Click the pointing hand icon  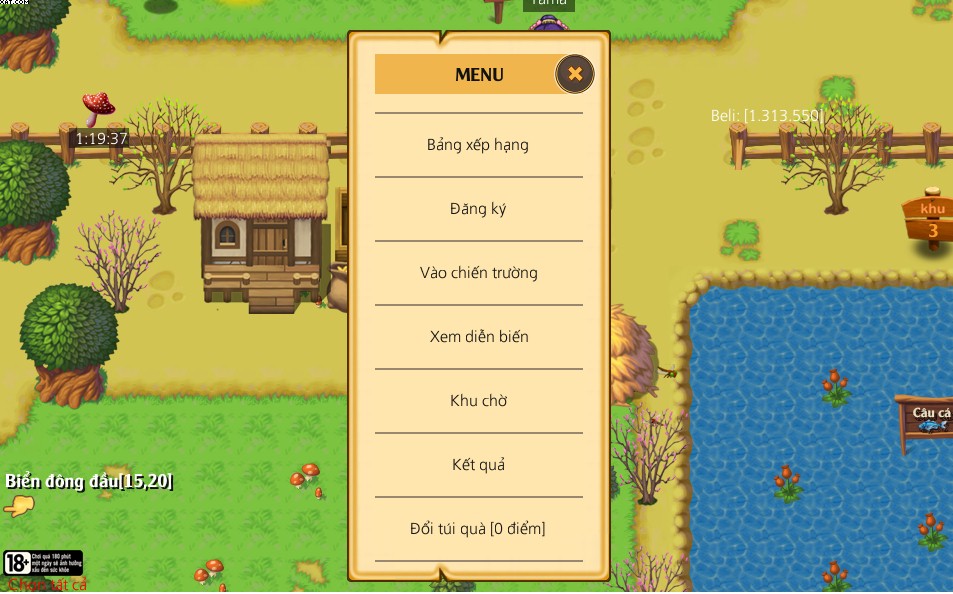[19, 506]
